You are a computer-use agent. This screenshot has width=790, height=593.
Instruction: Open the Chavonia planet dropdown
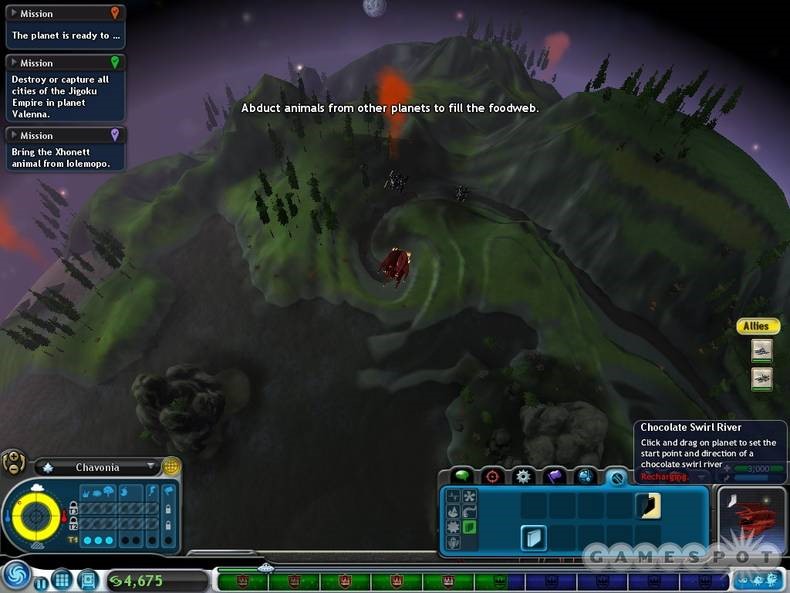tap(152, 467)
